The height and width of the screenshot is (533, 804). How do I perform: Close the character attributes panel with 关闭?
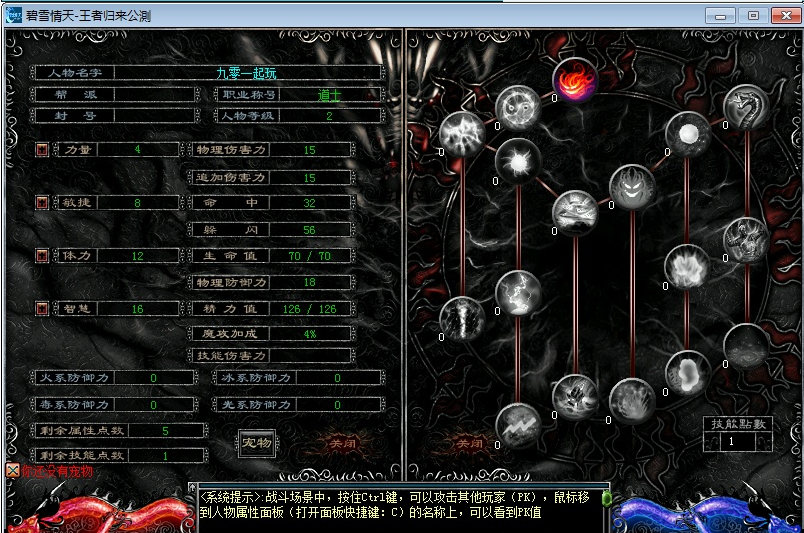[343, 442]
